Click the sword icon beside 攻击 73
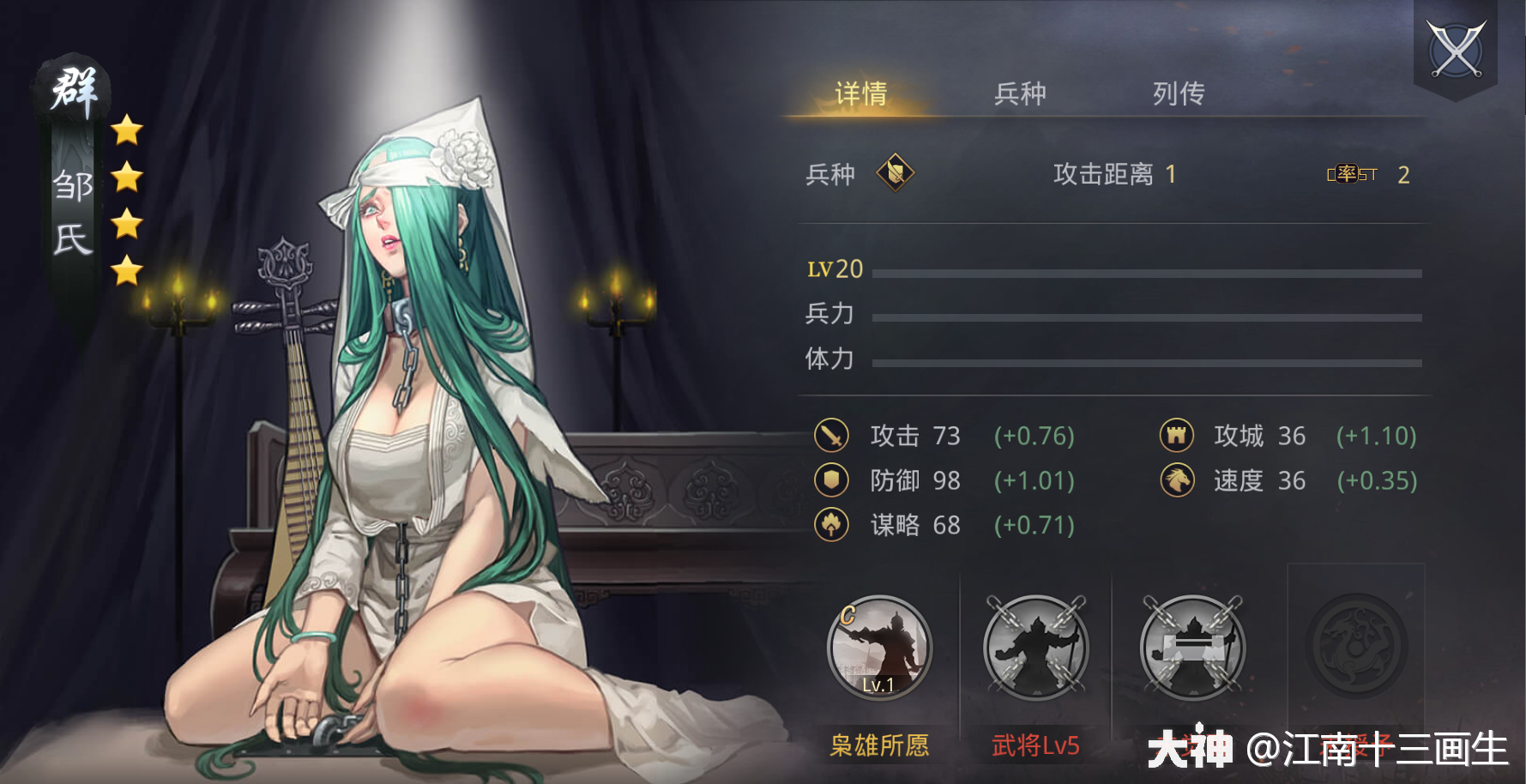The height and width of the screenshot is (784, 1526). click(830, 436)
